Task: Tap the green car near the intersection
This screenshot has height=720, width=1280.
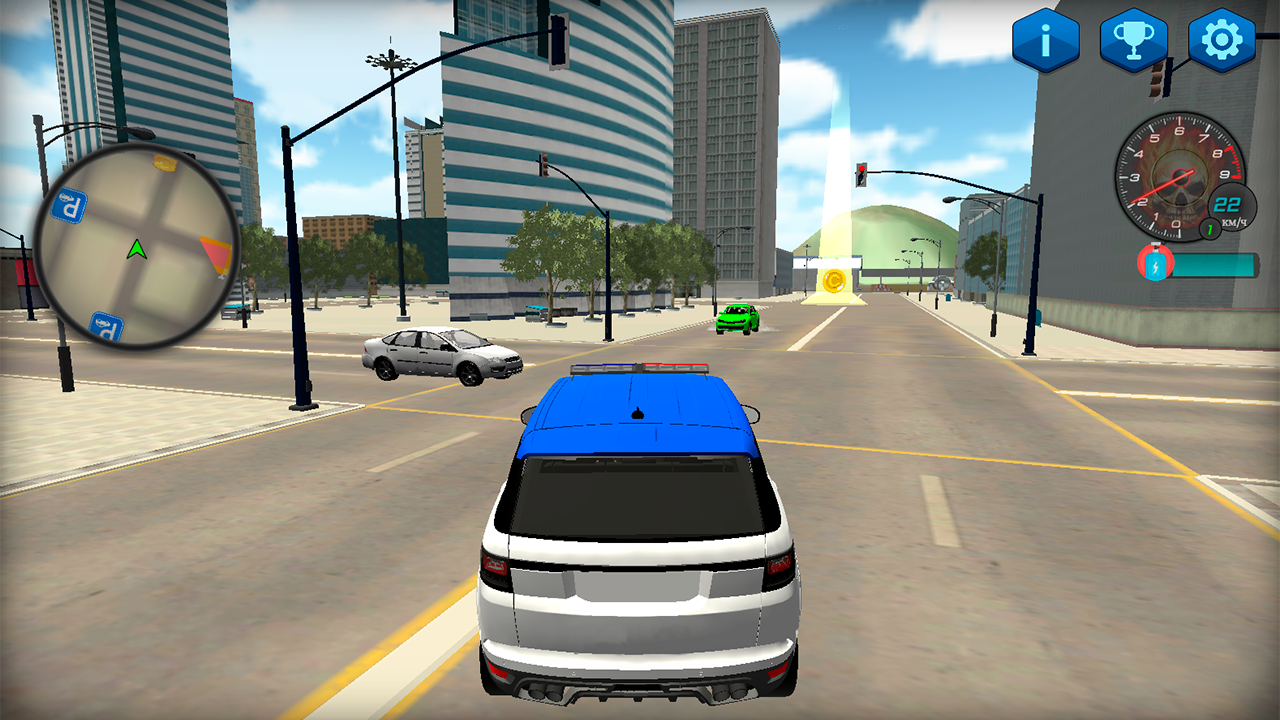Action: [x=740, y=318]
